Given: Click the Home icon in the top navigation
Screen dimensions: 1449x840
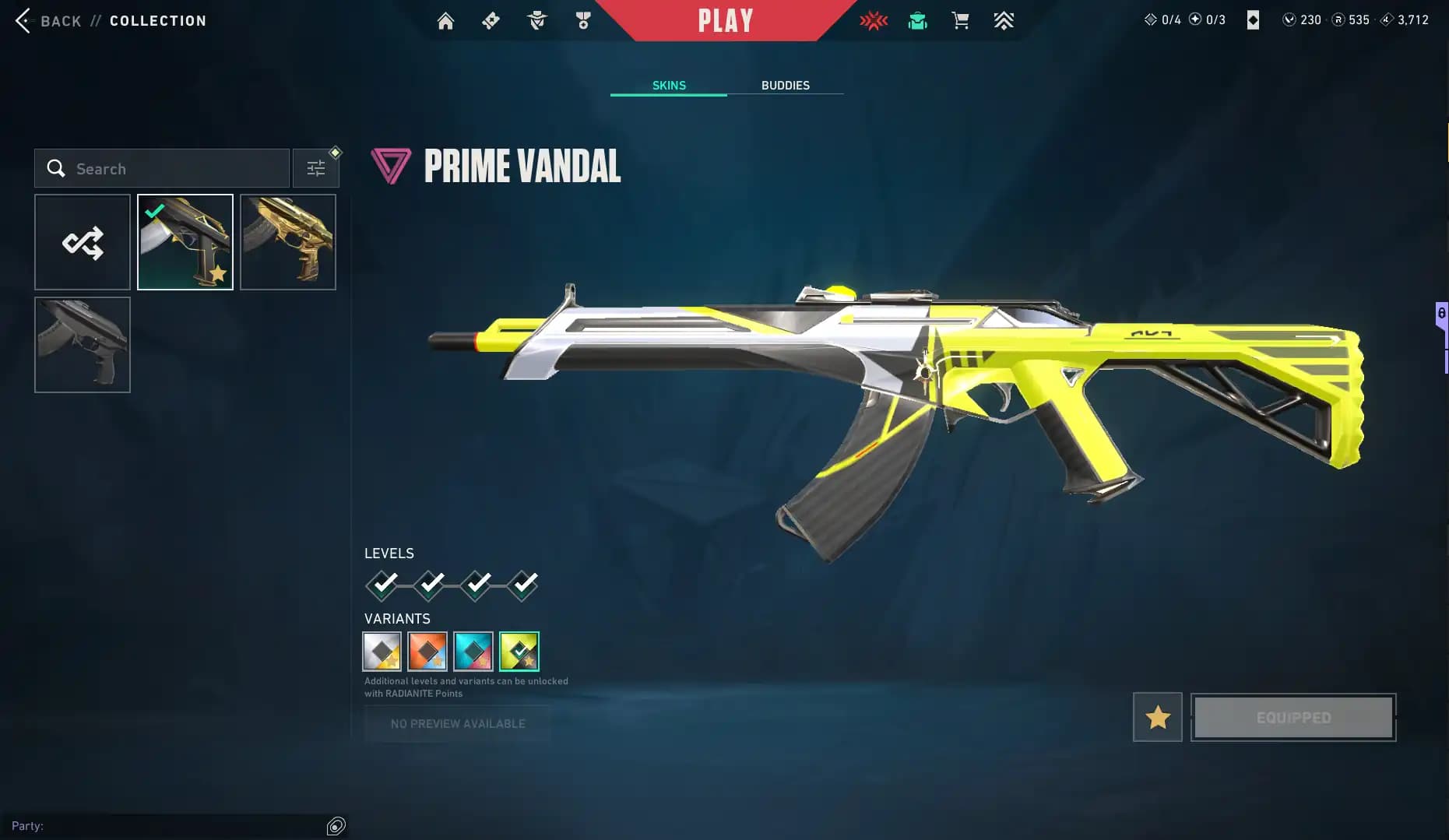Looking at the screenshot, I should click(x=445, y=21).
